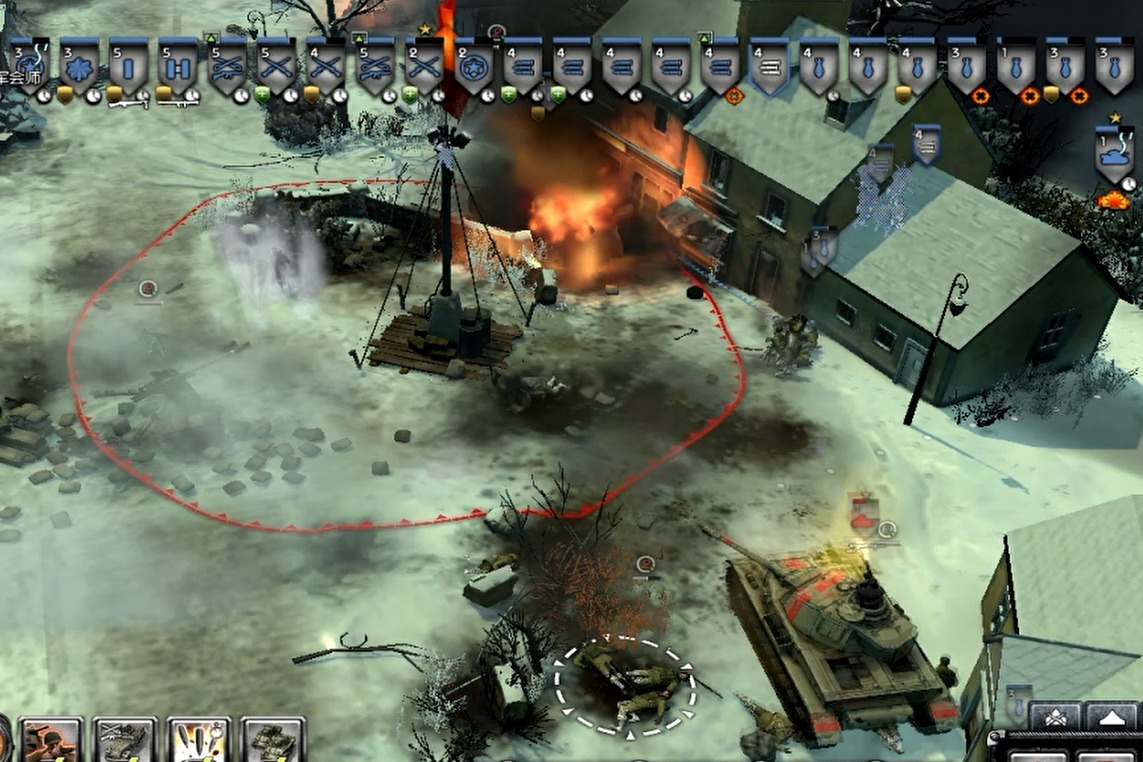Select the bomb-icon shield numbered 1
This screenshot has width=1143, height=762.
pos(1016,67)
